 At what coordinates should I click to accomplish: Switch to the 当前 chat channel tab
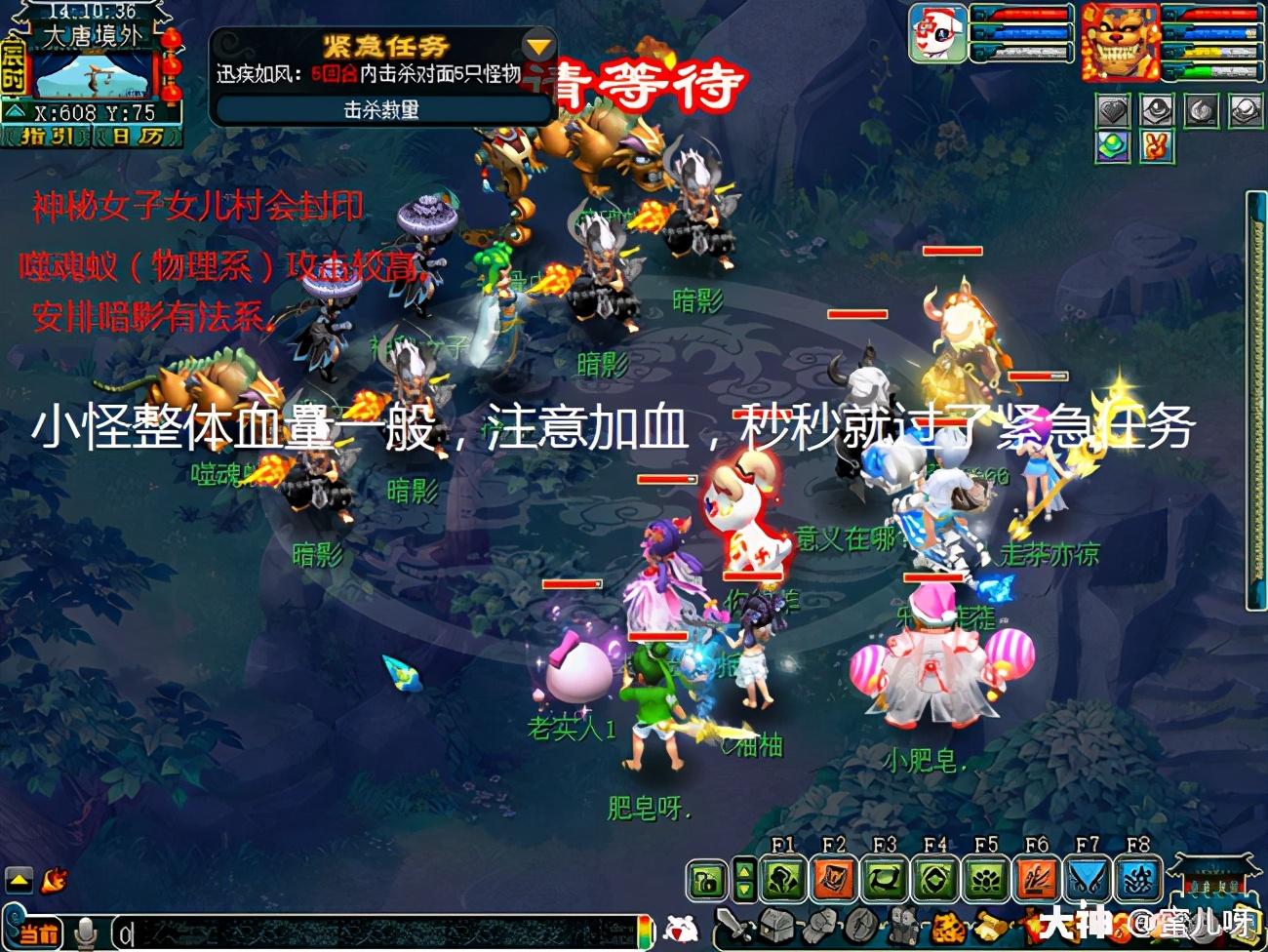[x=39, y=933]
